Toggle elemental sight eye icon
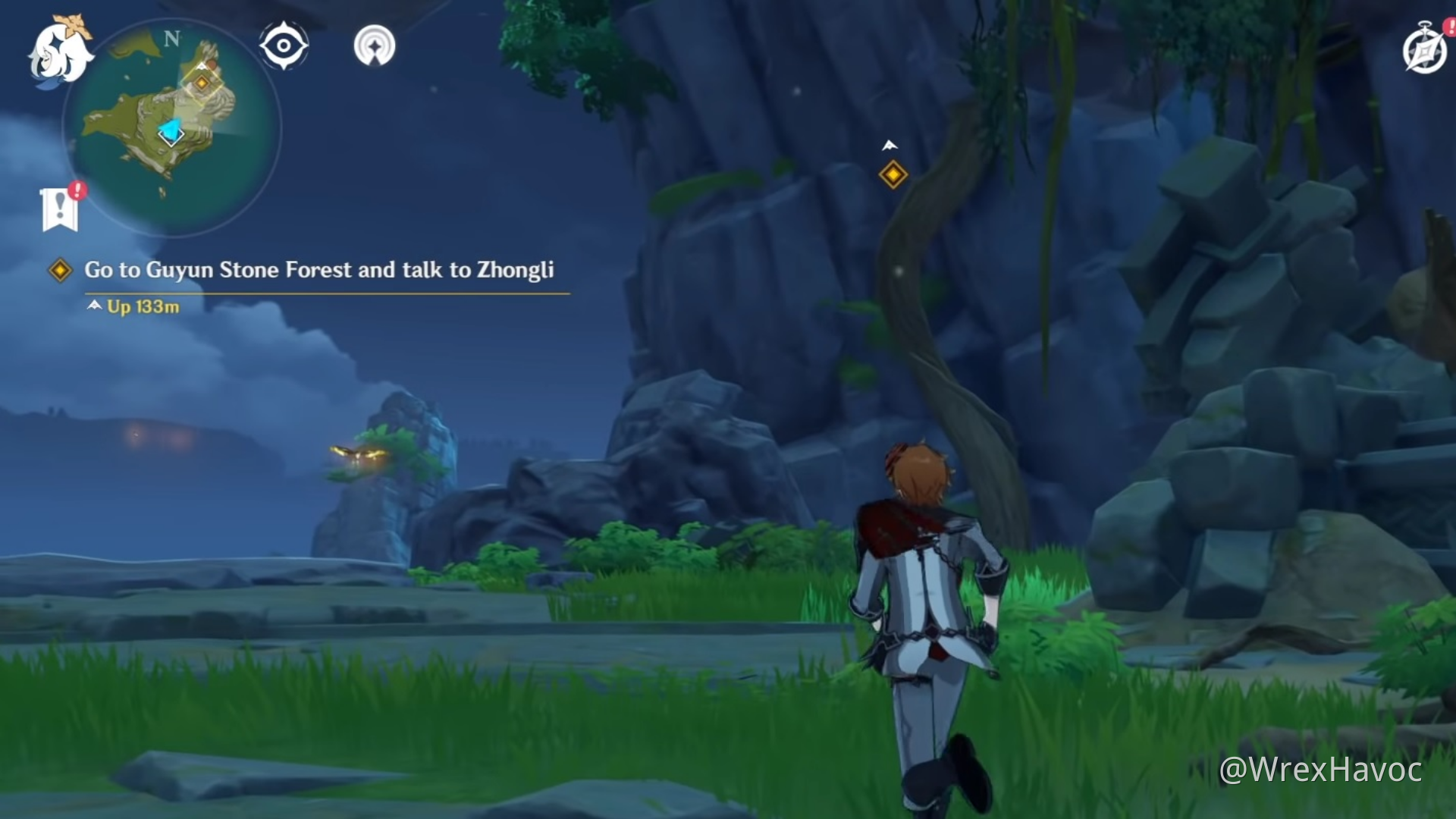 [284, 46]
